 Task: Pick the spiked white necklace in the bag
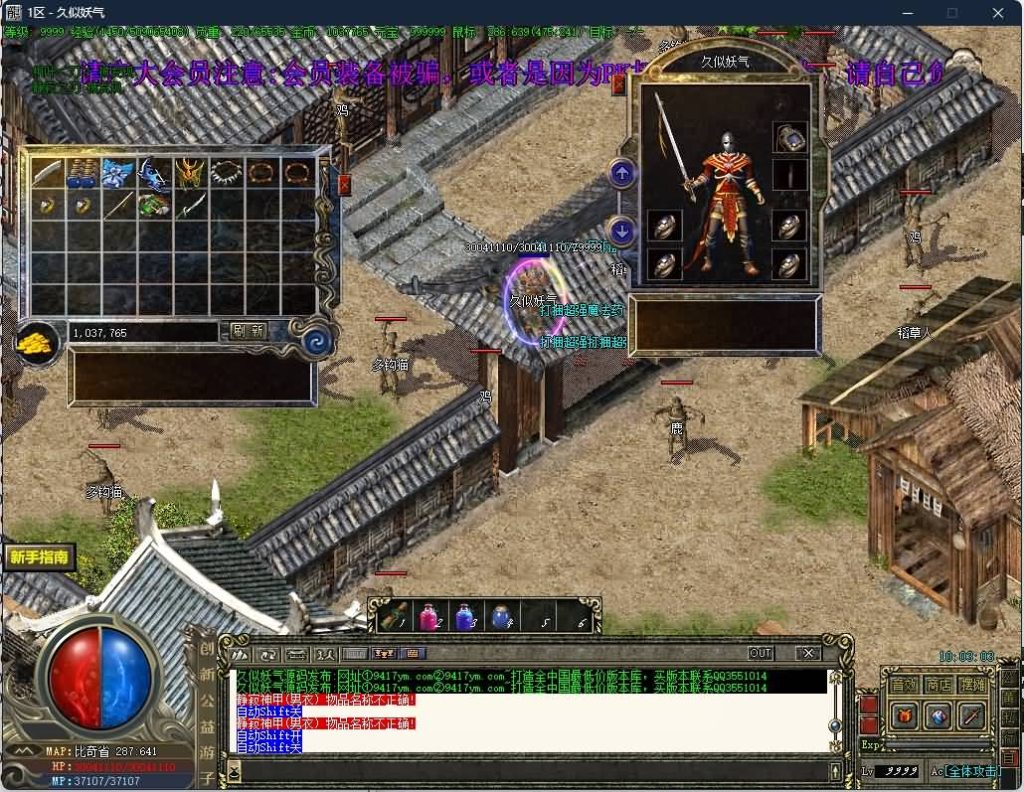pos(226,173)
